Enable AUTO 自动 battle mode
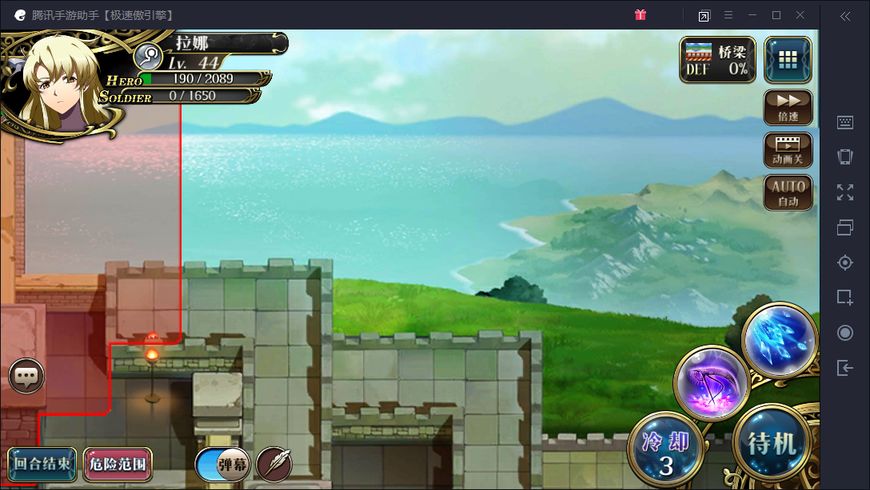 (788, 193)
